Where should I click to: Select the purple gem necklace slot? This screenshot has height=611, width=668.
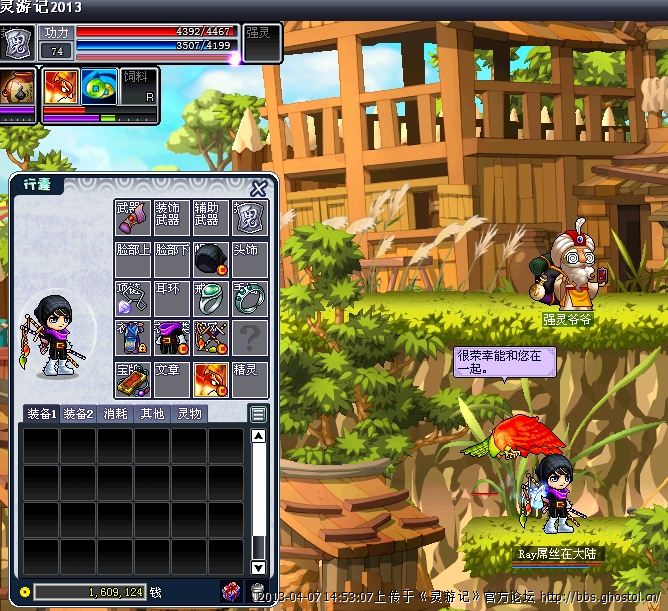pyautogui.click(x=133, y=298)
